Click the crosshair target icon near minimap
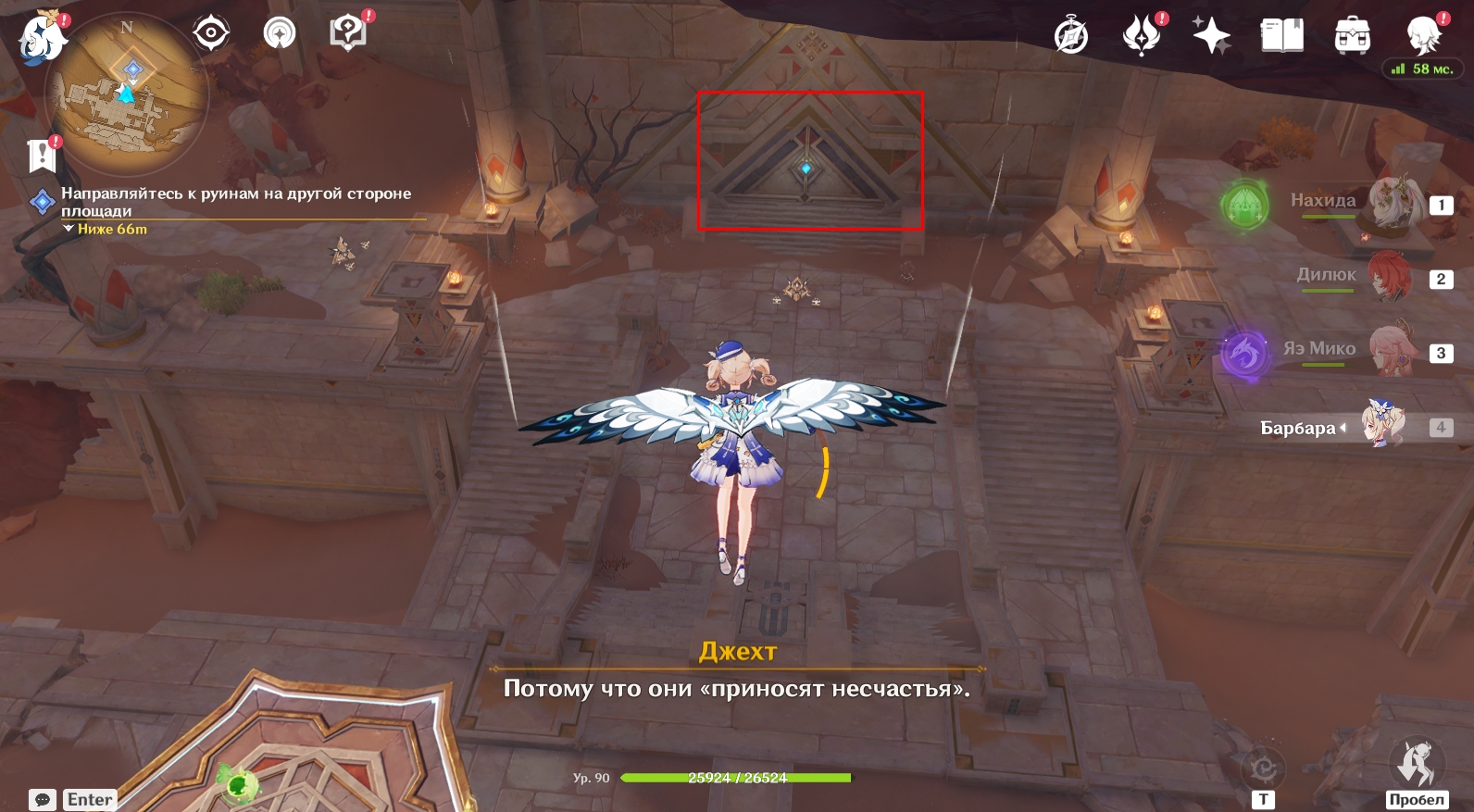The width and height of the screenshot is (1474, 812). coord(211,33)
